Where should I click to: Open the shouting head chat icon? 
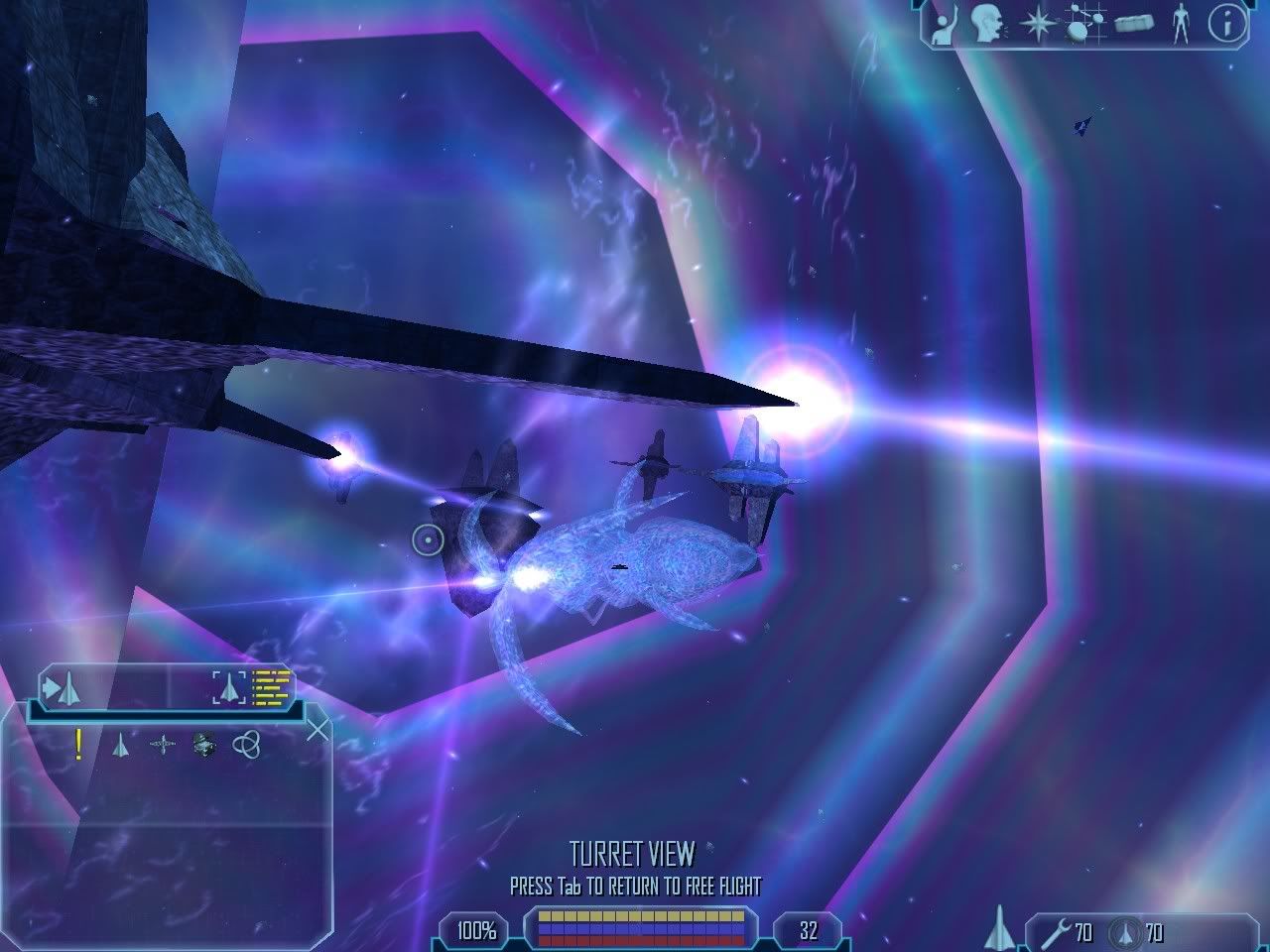[986, 23]
